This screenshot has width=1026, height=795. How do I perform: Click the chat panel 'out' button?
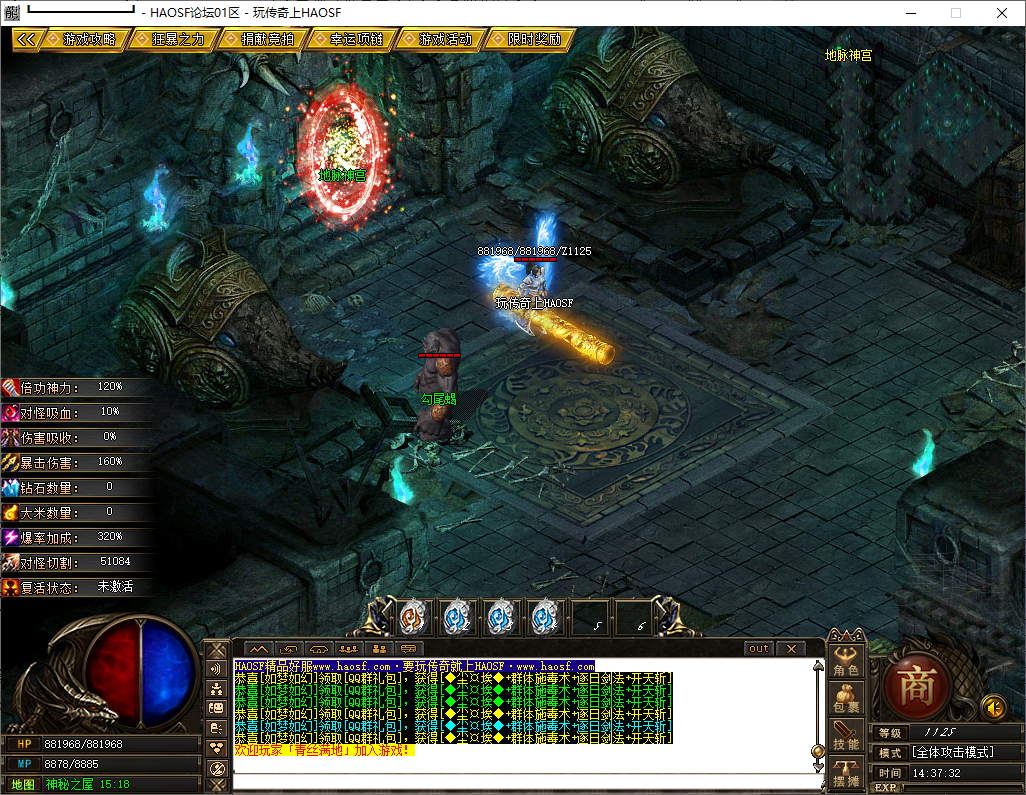(x=759, y=649)
